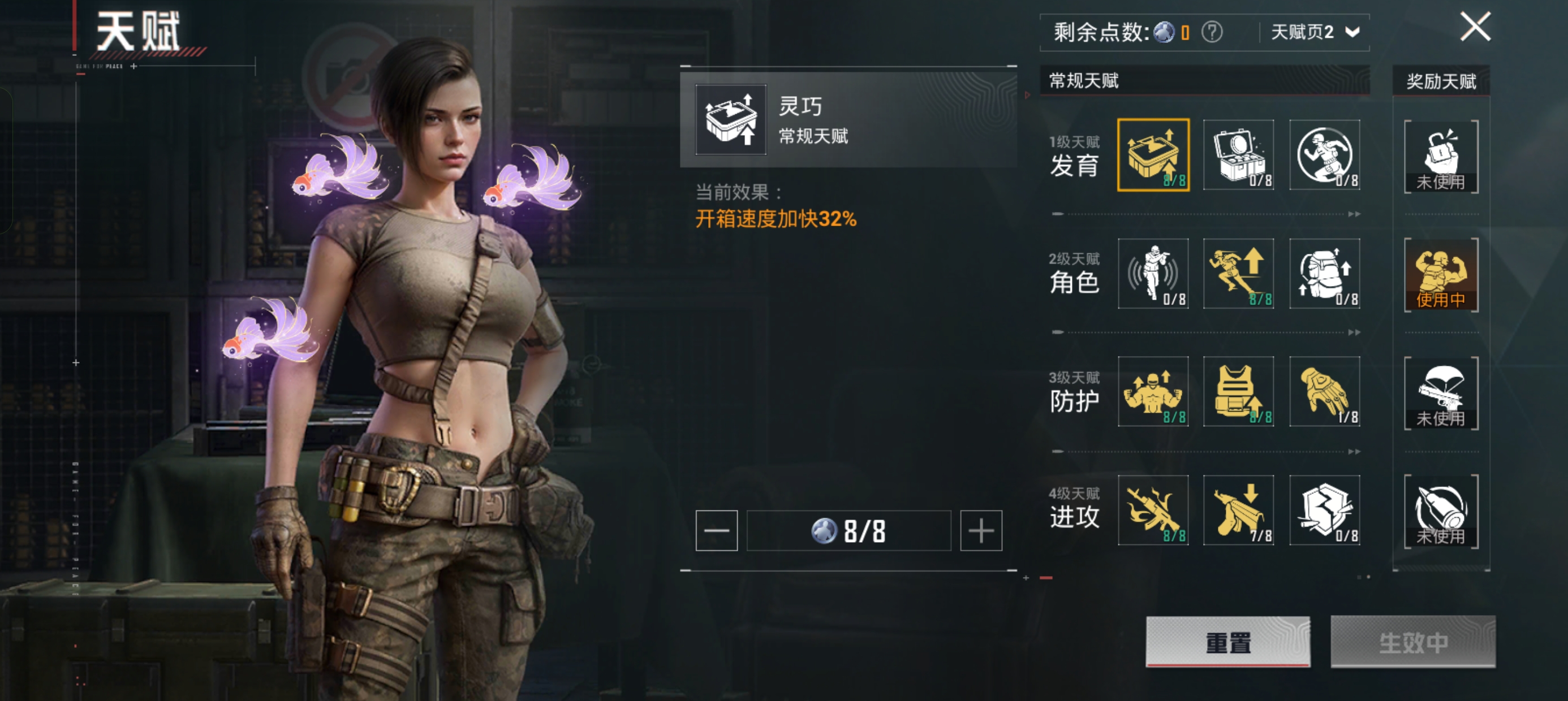The height and width of the screenshot is (701, 1568).
Task: Click the 生效中 active button
Action: coord(1412,642)
